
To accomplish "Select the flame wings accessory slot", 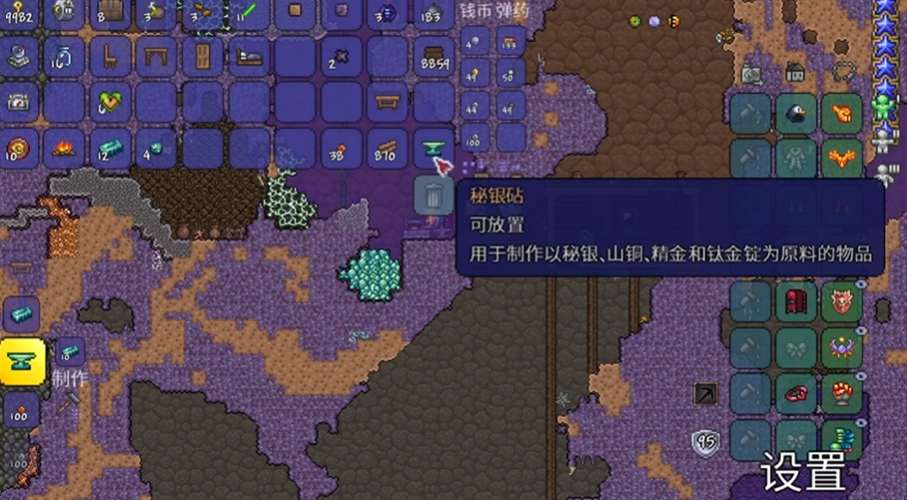I will (842, 157).
